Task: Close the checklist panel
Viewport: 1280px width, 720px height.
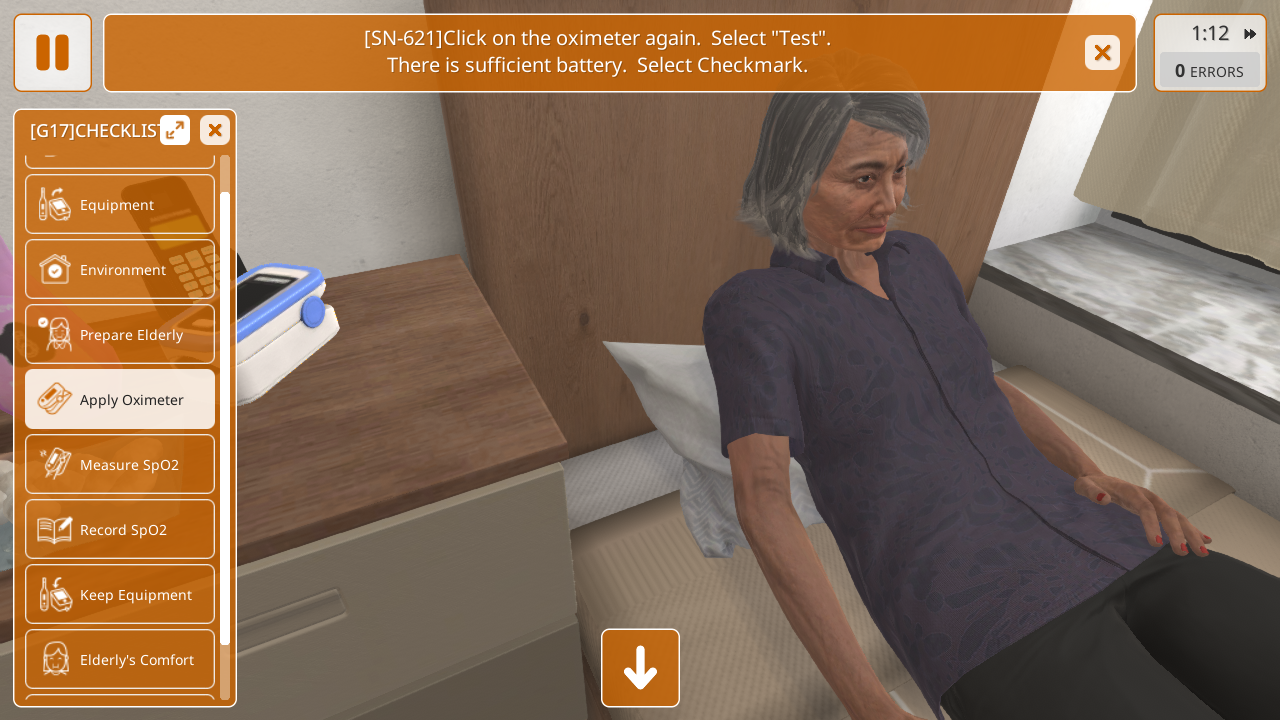Action: pyautogui.click(x=215, y=130)
